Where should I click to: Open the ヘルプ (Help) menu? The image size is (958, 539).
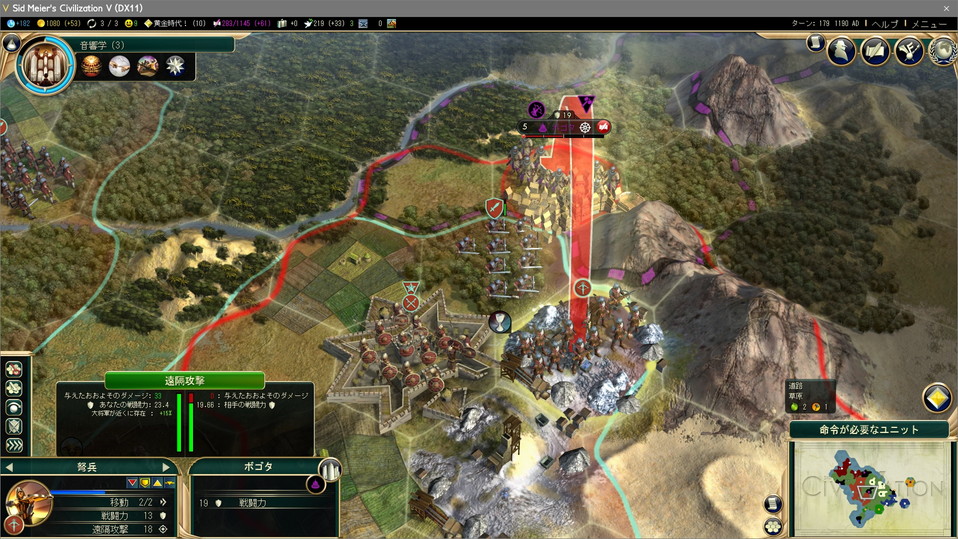pyautogui.click(x=885, y=23)
